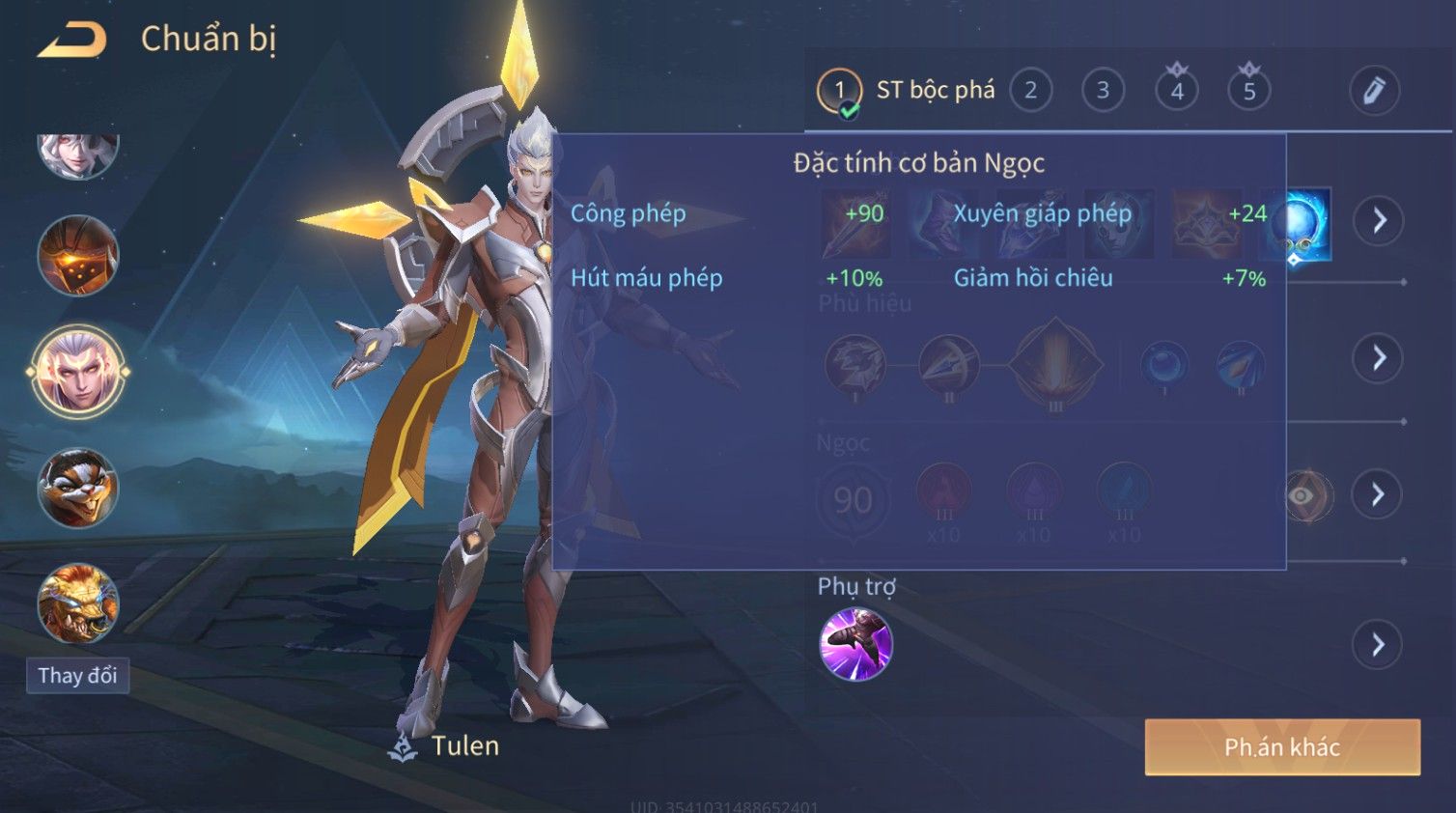
Task: Choose the fox-faced hero portrait
Action: (x=78, y=488)
